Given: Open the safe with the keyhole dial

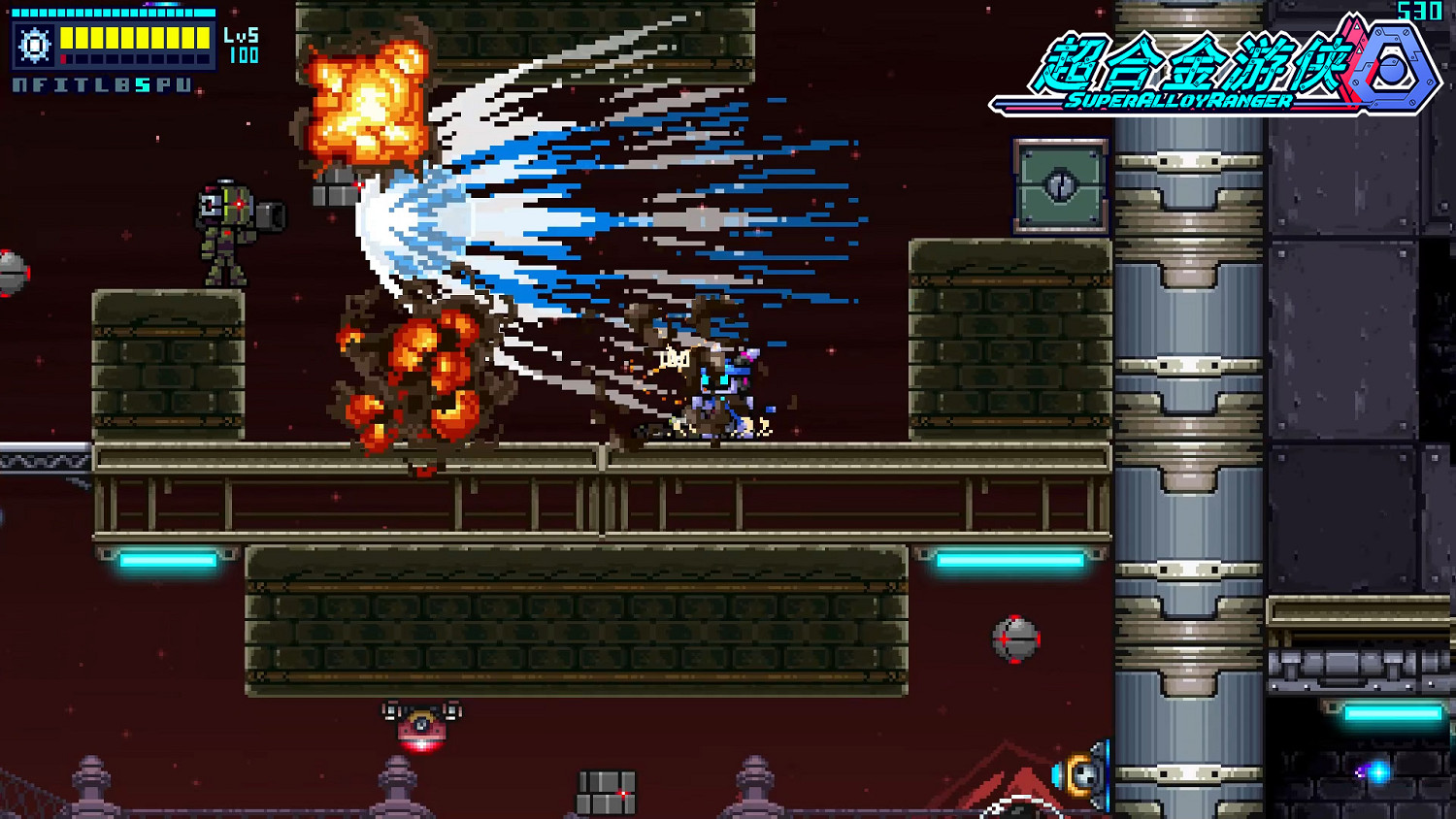Looking at the screenshot, I should click(1061, 185).
